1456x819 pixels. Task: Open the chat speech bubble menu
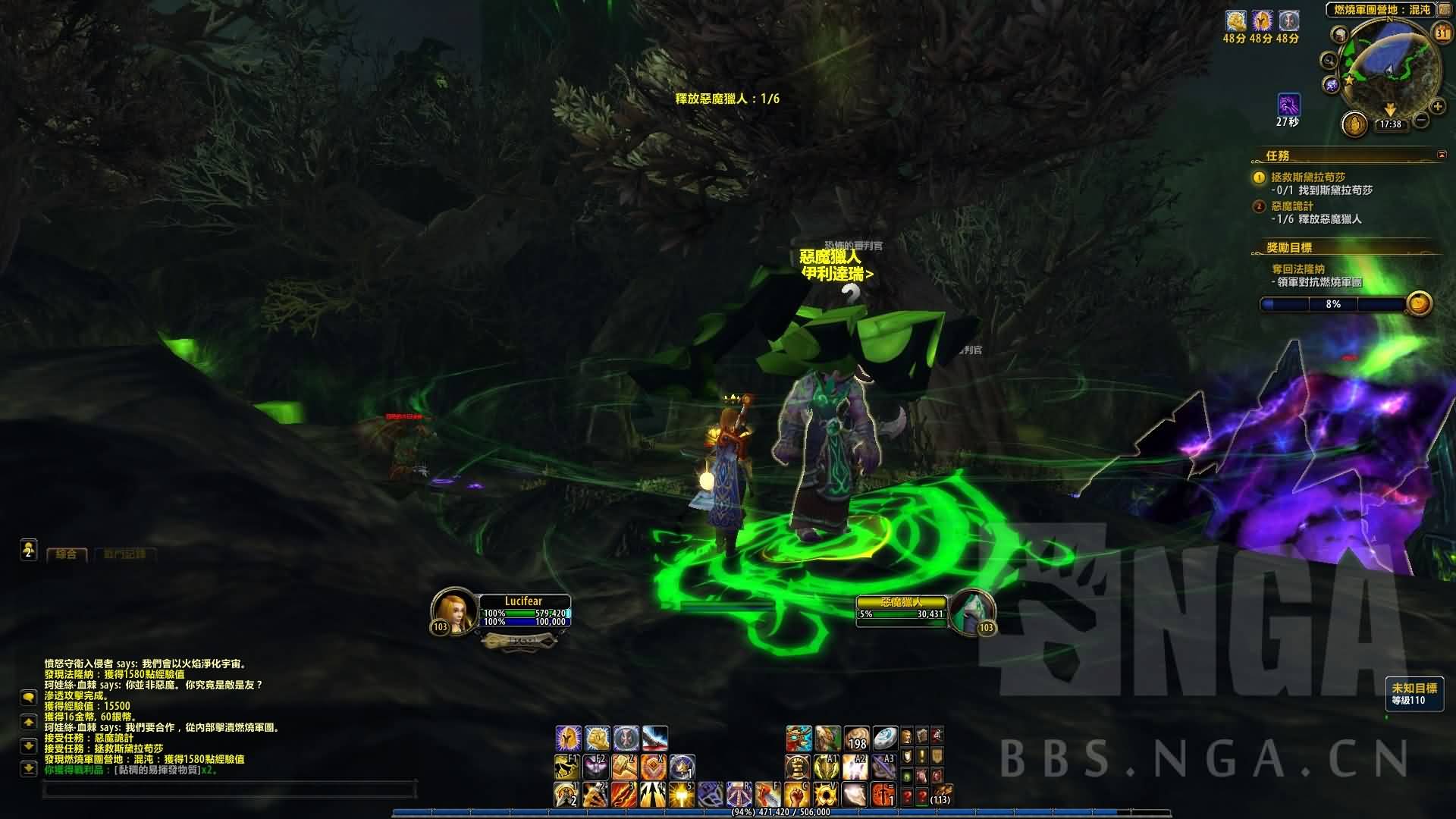tap(29, 697)
